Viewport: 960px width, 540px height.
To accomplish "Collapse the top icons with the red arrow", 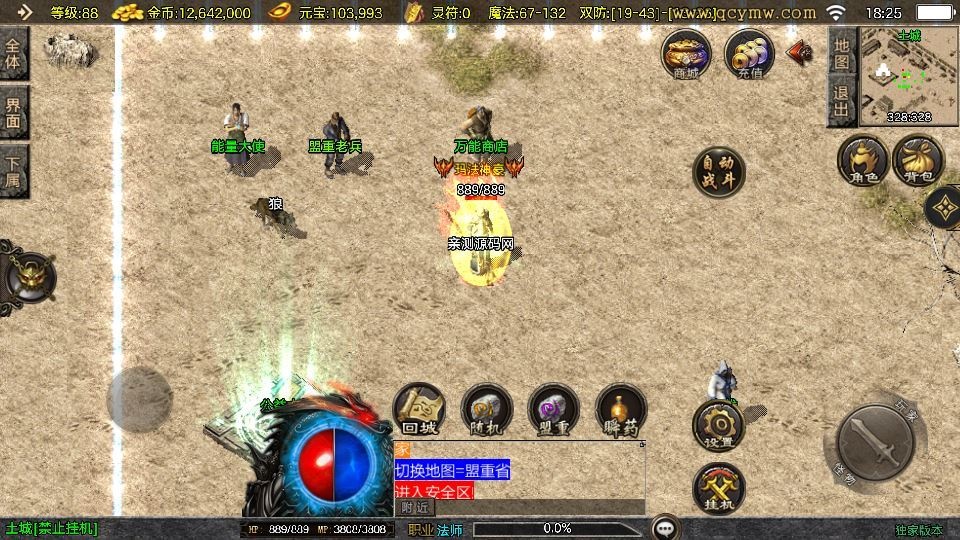I will coord(799,52).
